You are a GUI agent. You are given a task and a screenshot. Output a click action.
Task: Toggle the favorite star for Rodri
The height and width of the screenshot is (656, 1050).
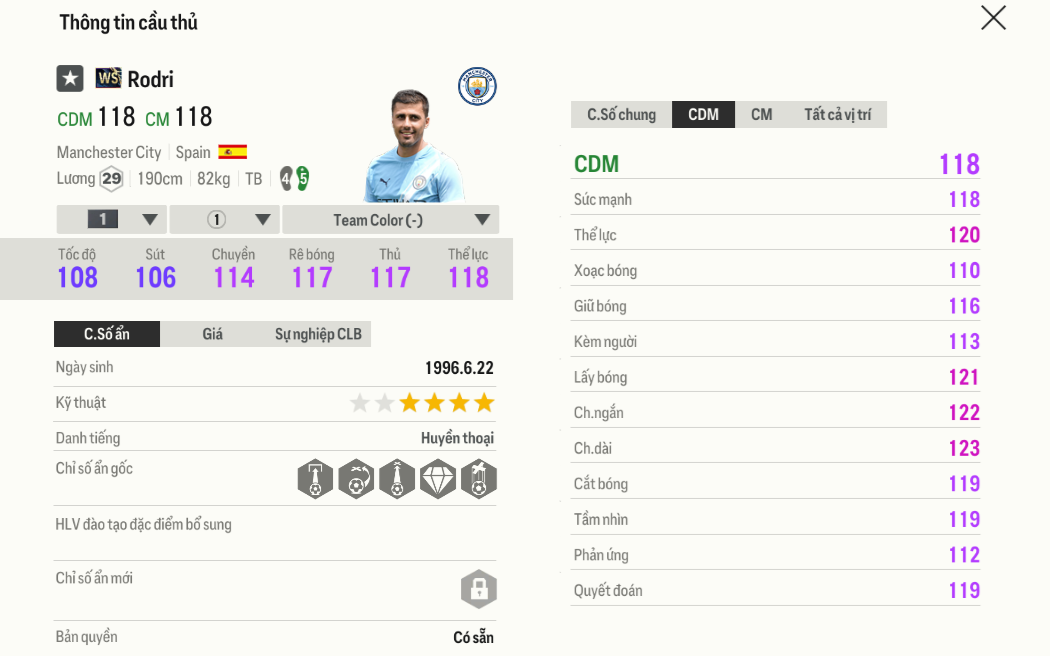tap(70, 78)
